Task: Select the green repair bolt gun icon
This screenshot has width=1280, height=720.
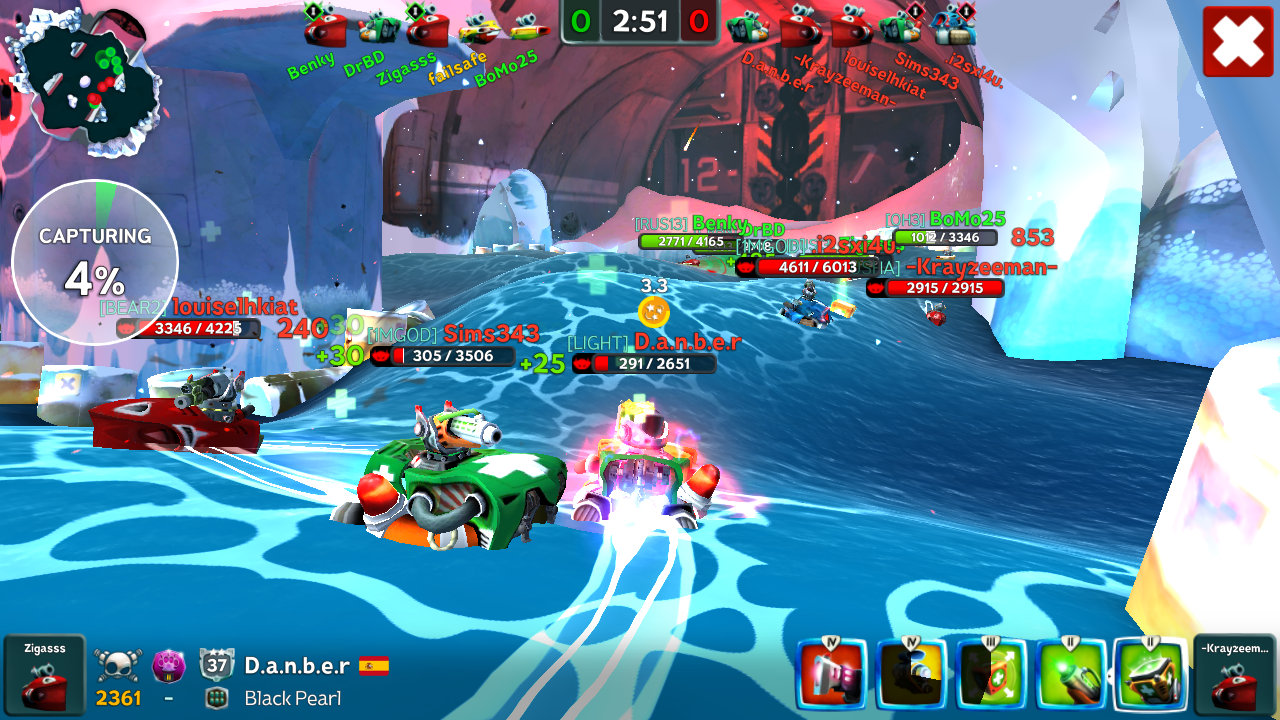Action: 1070,674
